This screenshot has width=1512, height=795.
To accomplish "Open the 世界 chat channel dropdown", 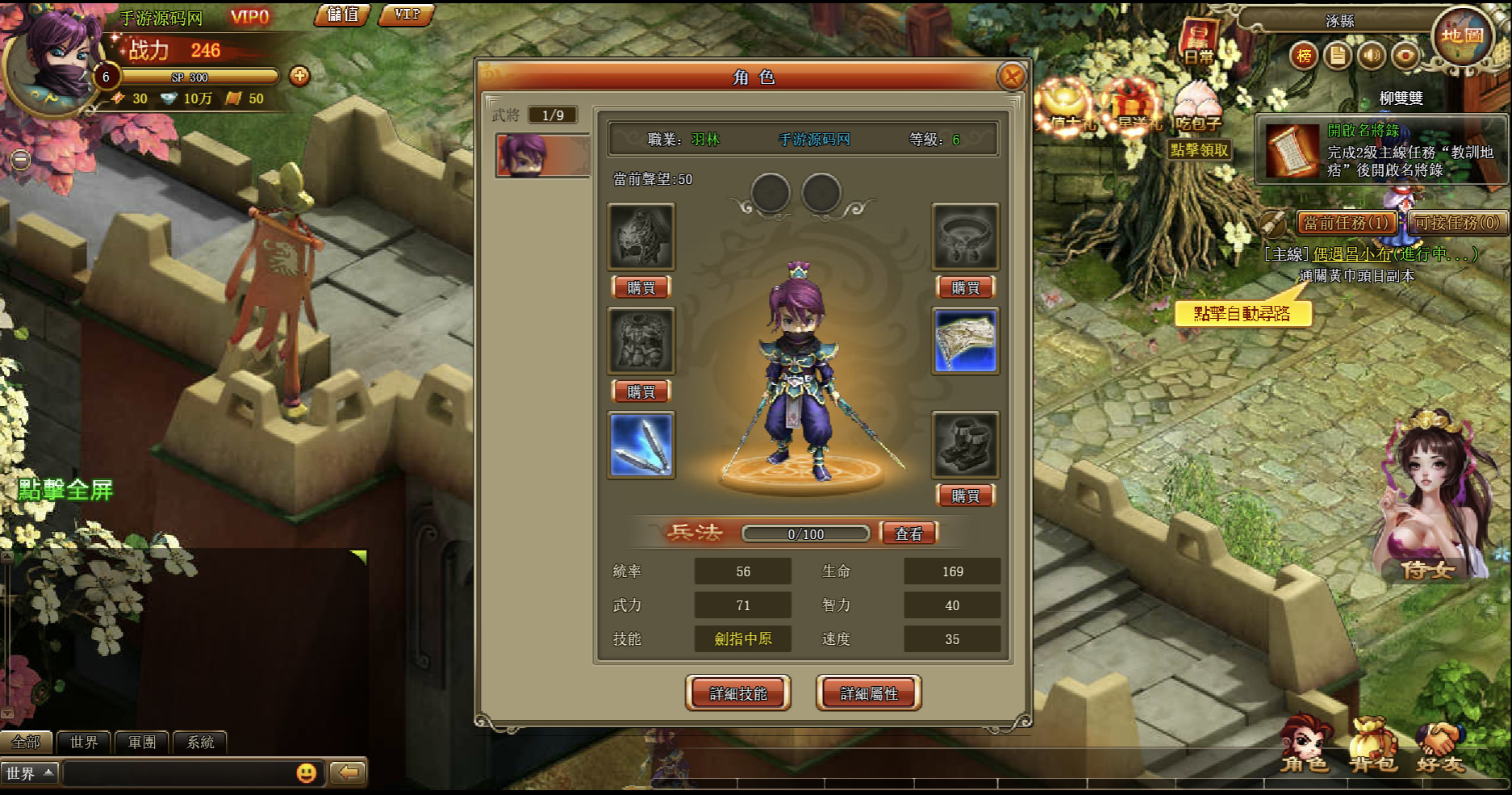I will 30,773.
